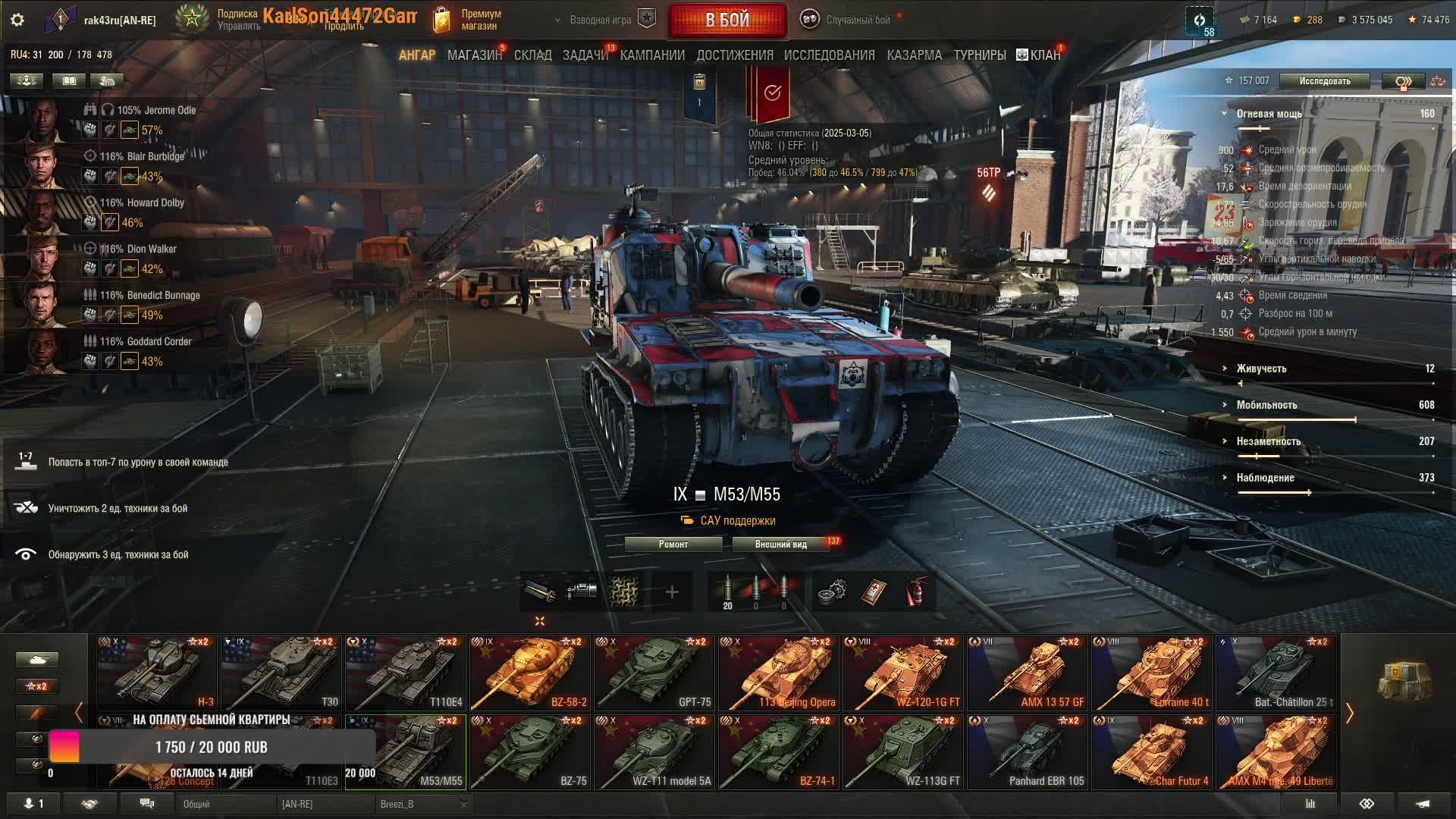The image size is (1456, 819).
Task: Select the BZ-58-2 tank in carousel
Action: pyautogui.click(x=529, y=673)
